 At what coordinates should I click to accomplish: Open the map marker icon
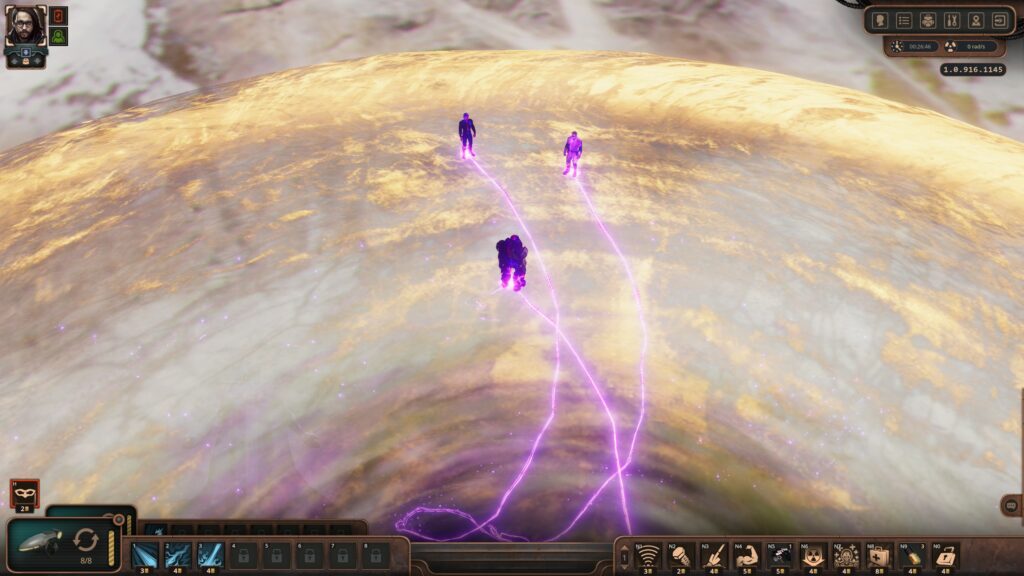tap(976, 20)
